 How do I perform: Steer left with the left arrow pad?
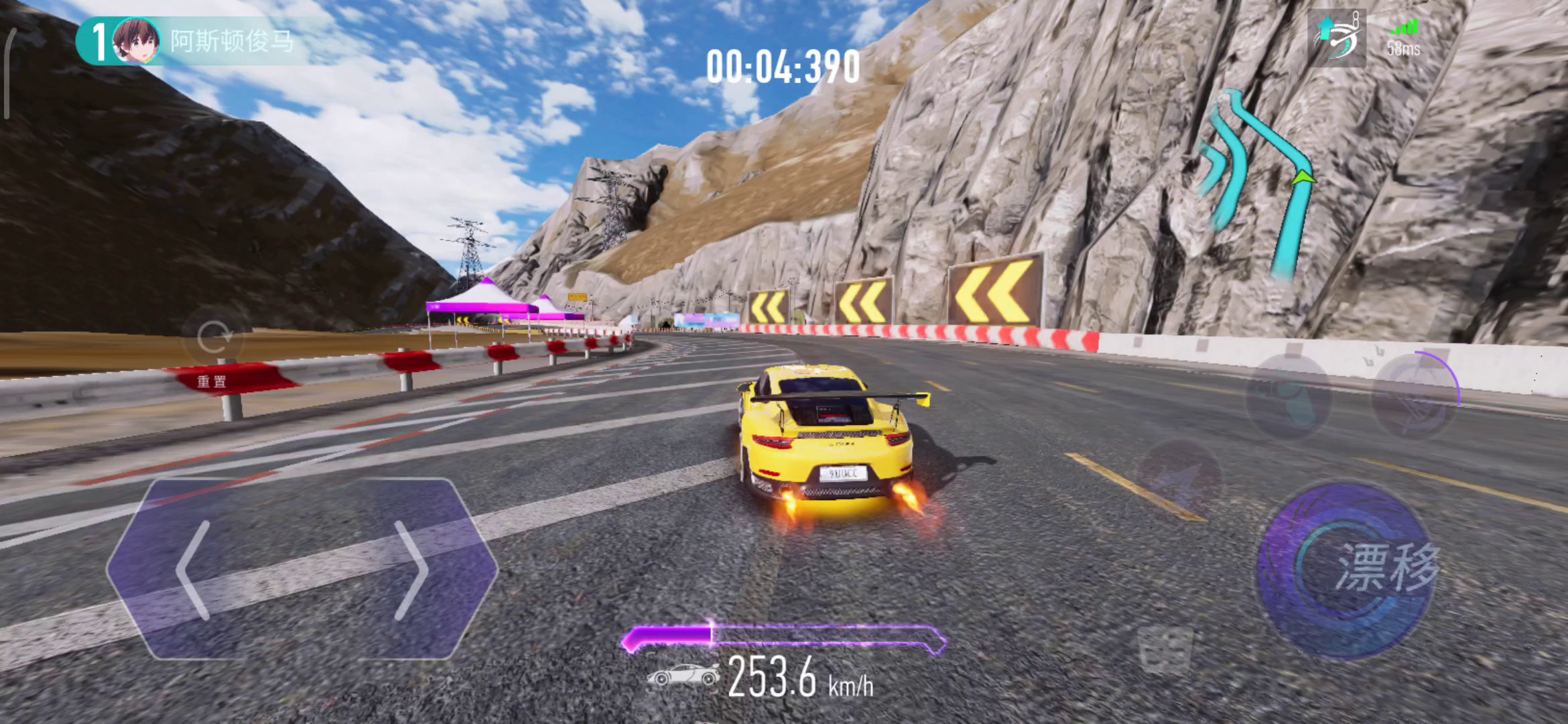194,570
